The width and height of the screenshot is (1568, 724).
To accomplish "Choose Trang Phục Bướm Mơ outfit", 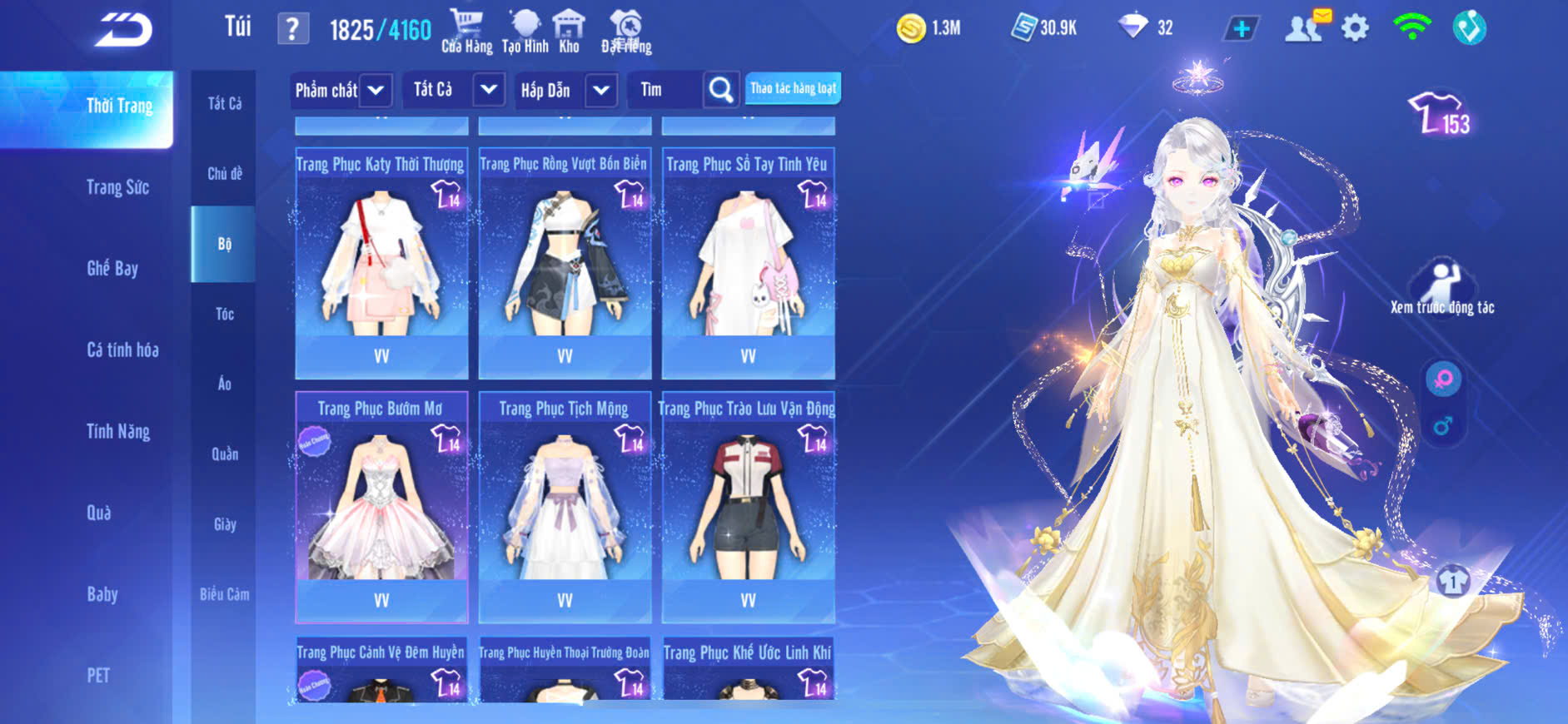I will (381, 507).
